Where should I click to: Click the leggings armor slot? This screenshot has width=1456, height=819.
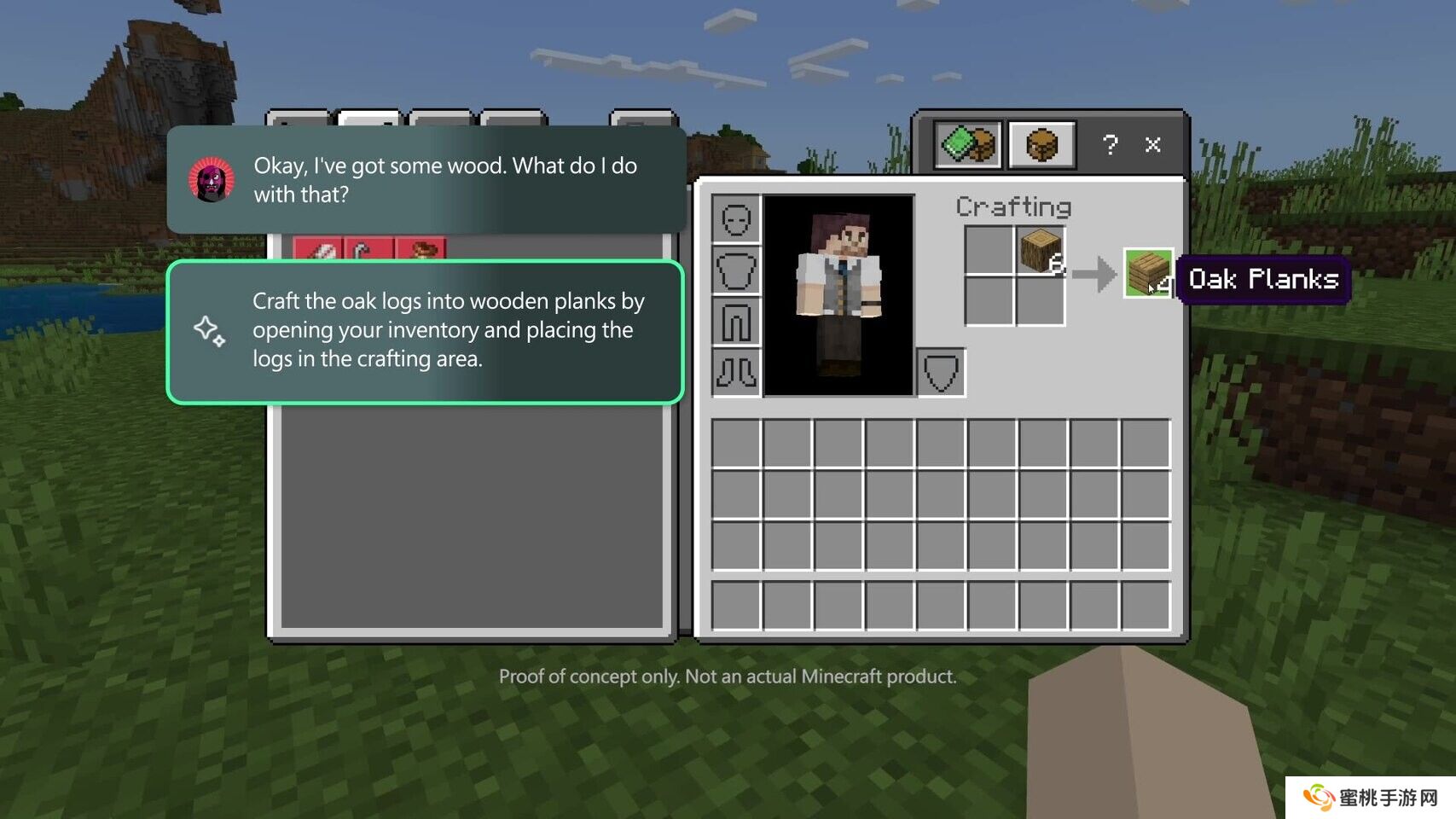(x=736, y=322)
